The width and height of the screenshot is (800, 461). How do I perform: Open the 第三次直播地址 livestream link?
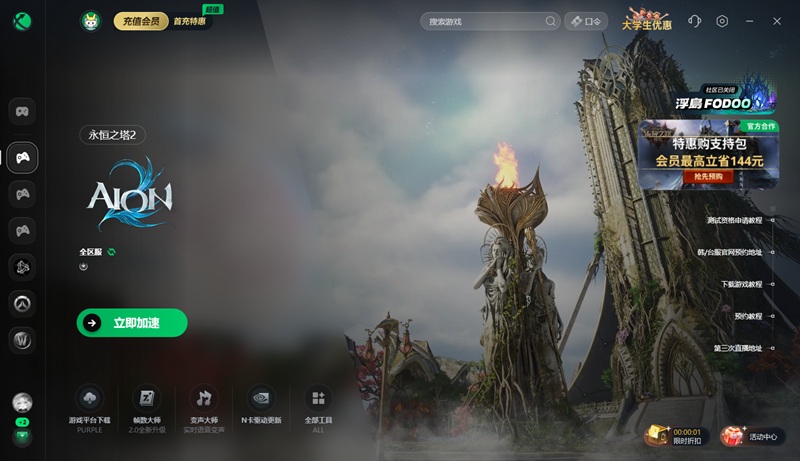tap(738, 348)
